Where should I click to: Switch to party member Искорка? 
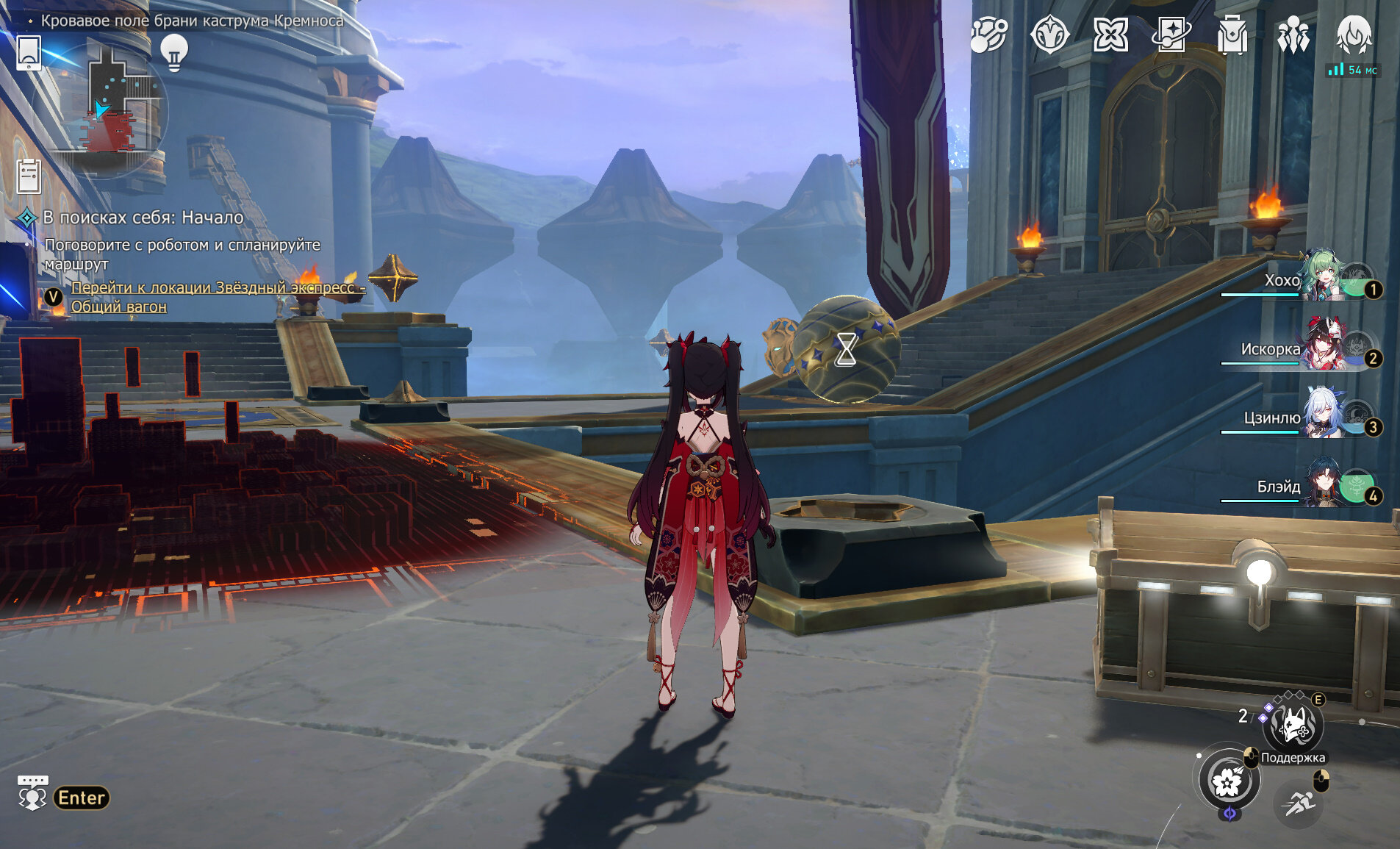(1323, 347)
